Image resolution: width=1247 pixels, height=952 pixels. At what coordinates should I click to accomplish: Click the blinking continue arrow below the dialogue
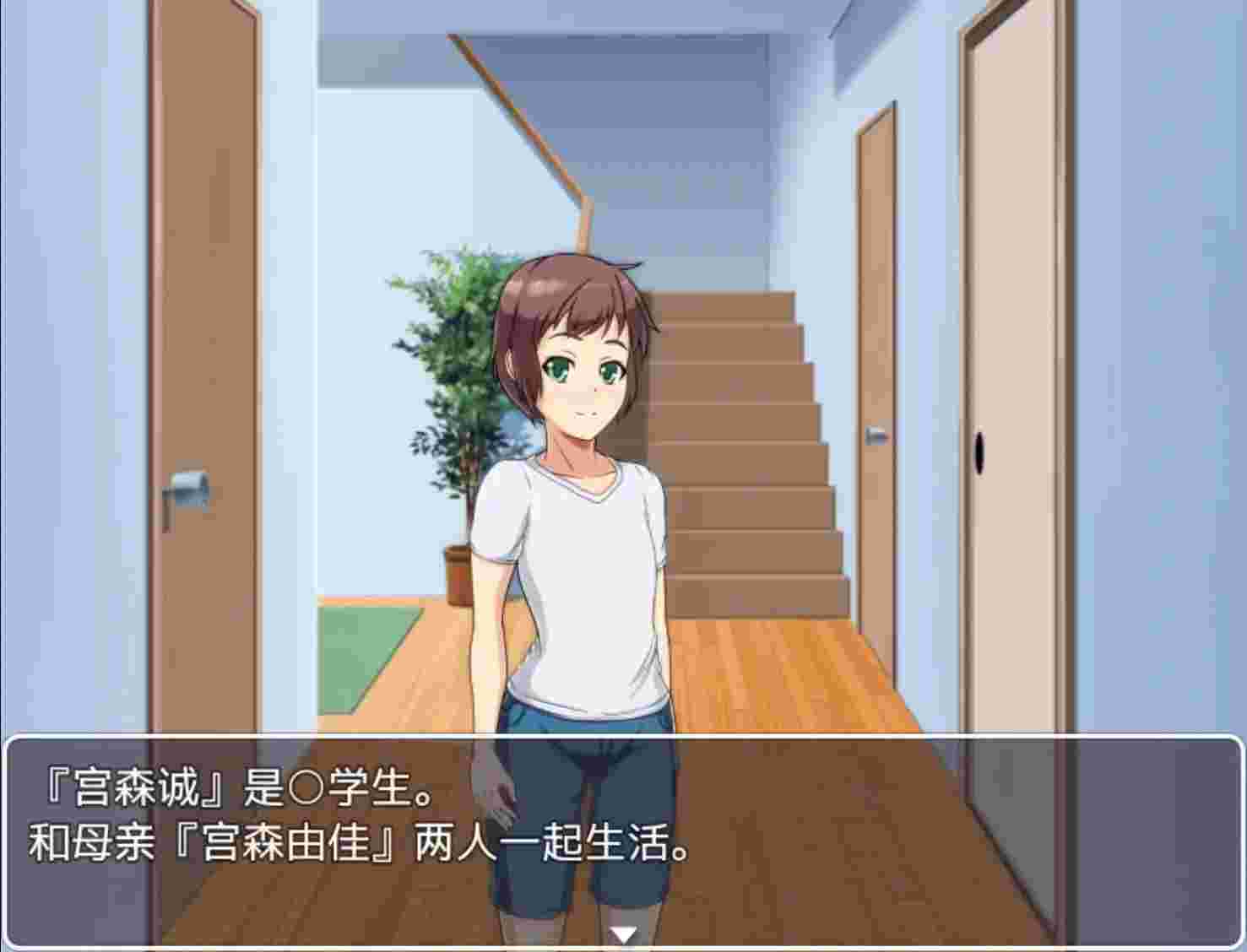point(623,933)
